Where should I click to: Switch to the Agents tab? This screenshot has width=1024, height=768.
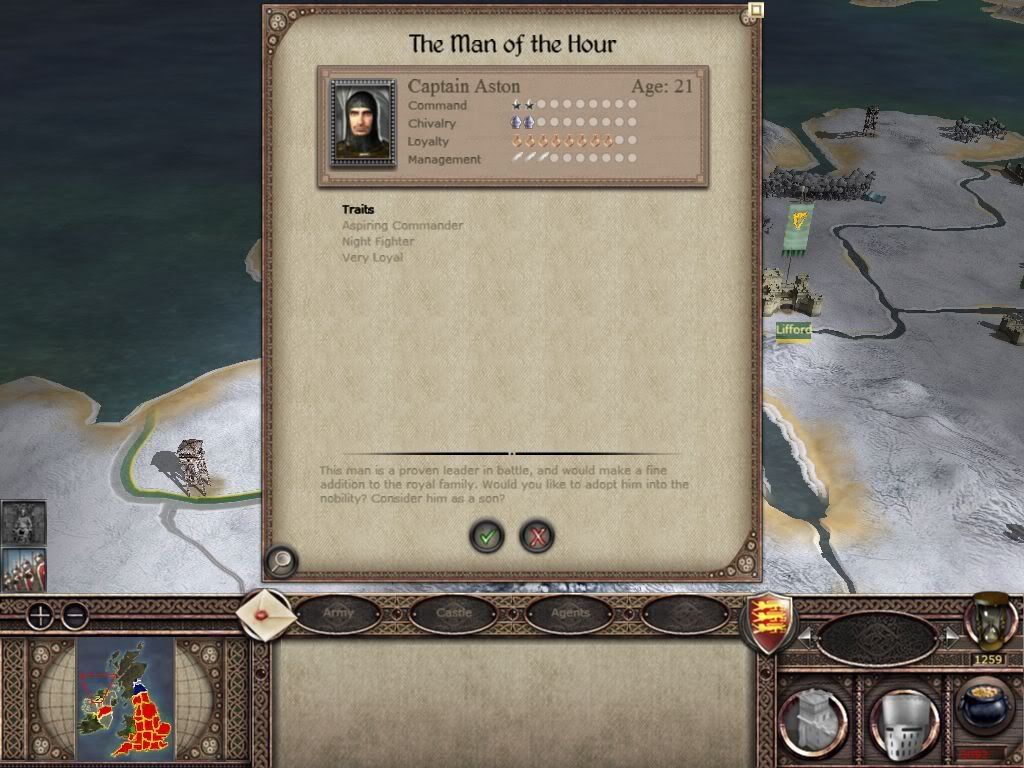pyautogui.click(x=570, y=613)
